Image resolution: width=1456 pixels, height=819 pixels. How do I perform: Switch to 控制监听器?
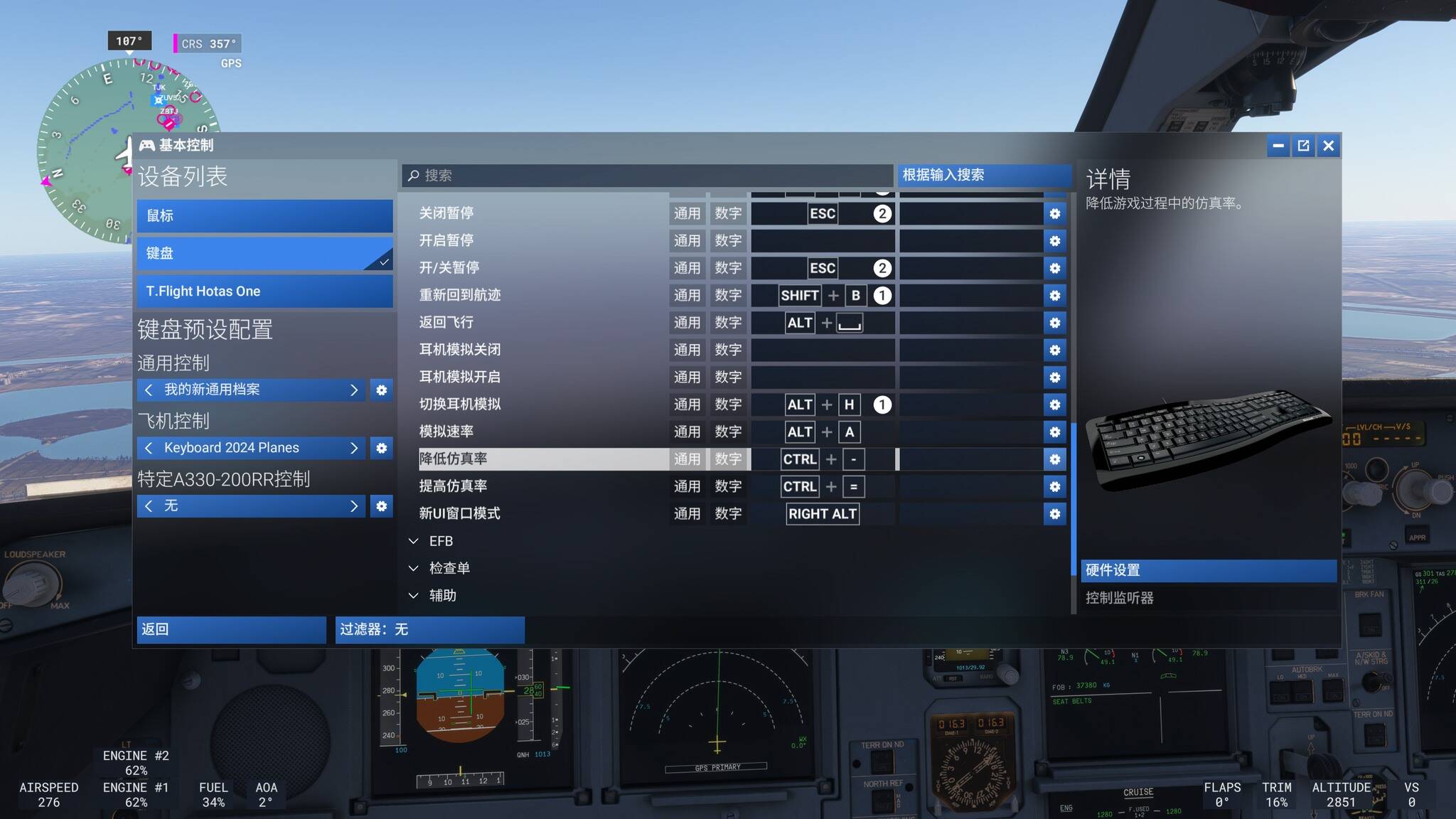(x=1122, y=597)
